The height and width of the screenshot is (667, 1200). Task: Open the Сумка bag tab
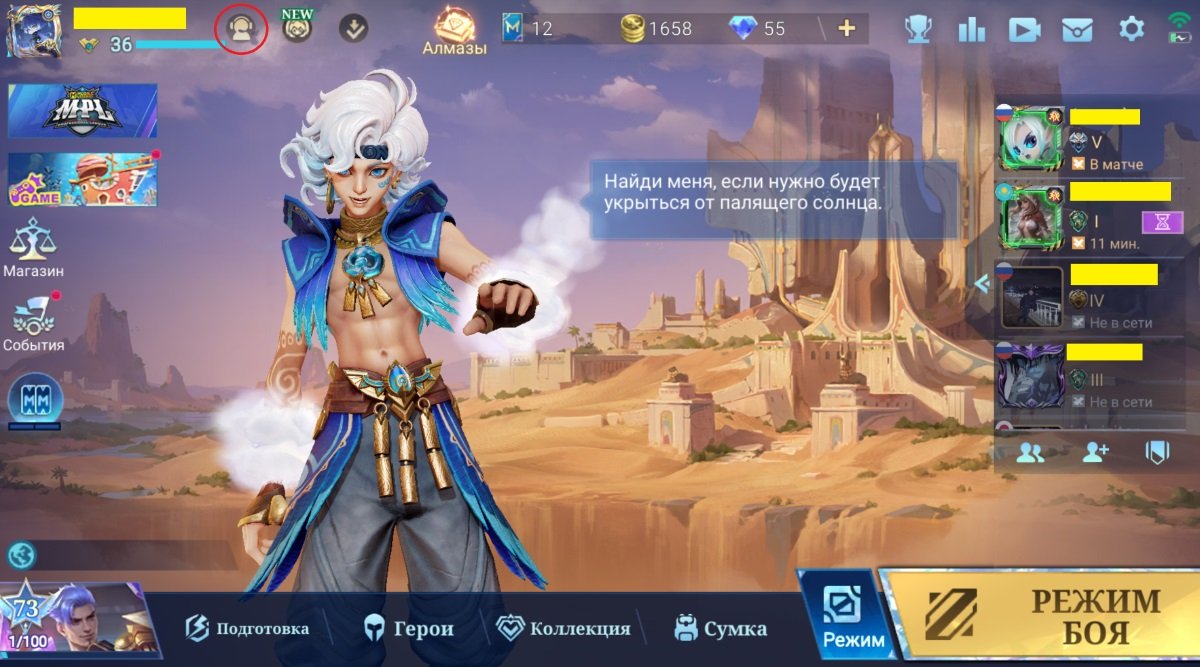click(720, 629)
